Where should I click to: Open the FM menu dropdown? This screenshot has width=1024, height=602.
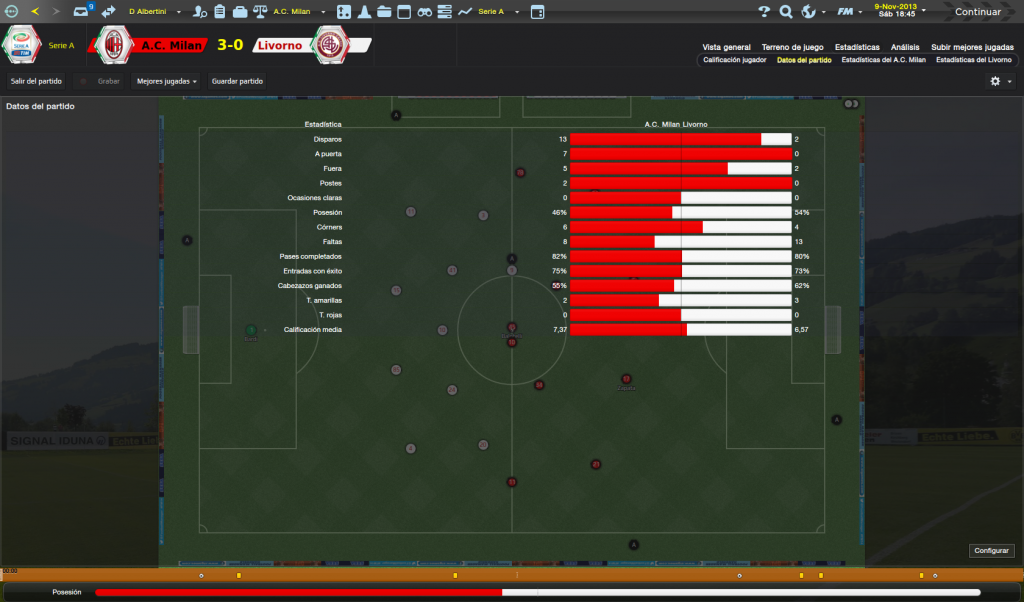[x=850, y=12]
